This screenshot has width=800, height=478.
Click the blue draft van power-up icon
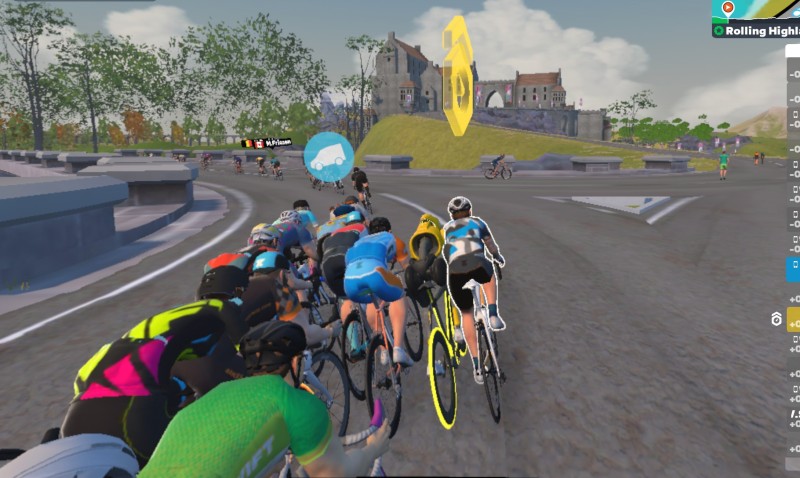[x=329, y=157]
